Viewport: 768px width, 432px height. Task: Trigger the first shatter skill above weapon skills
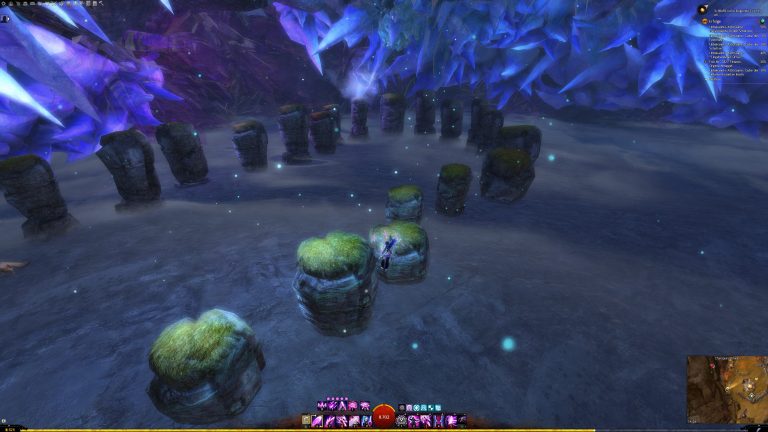(x=322, y=406)
